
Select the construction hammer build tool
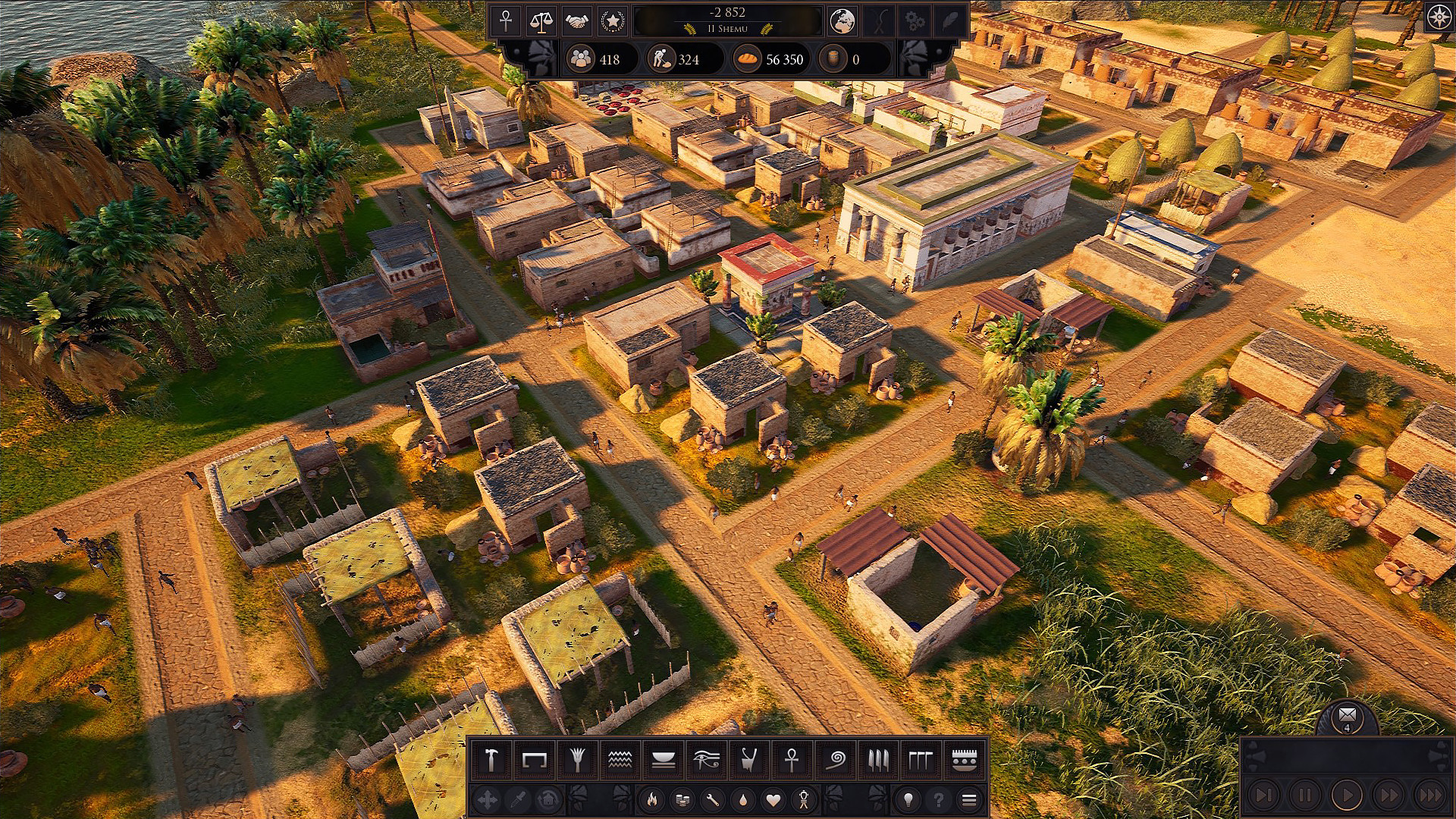tap(491, 758)
